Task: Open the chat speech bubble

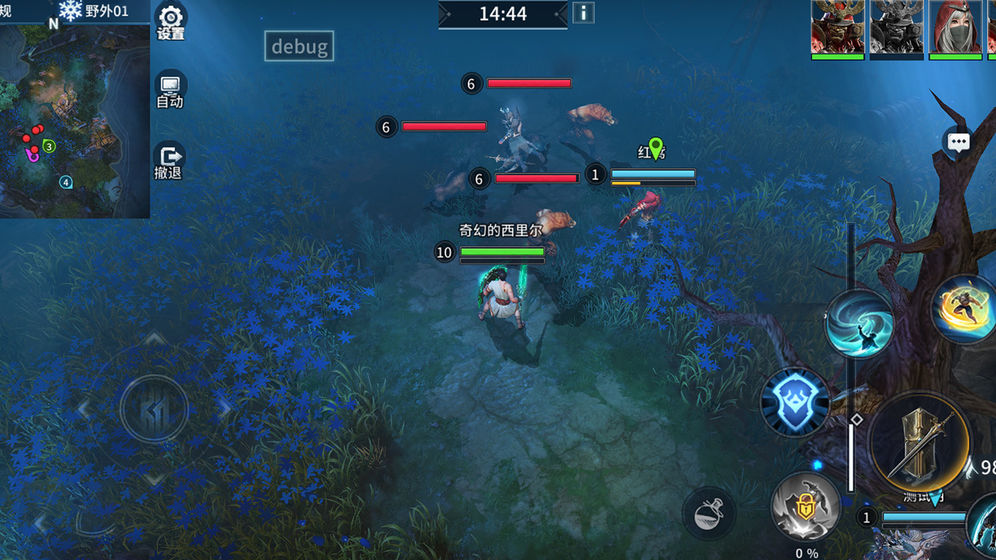Action: 958,142
